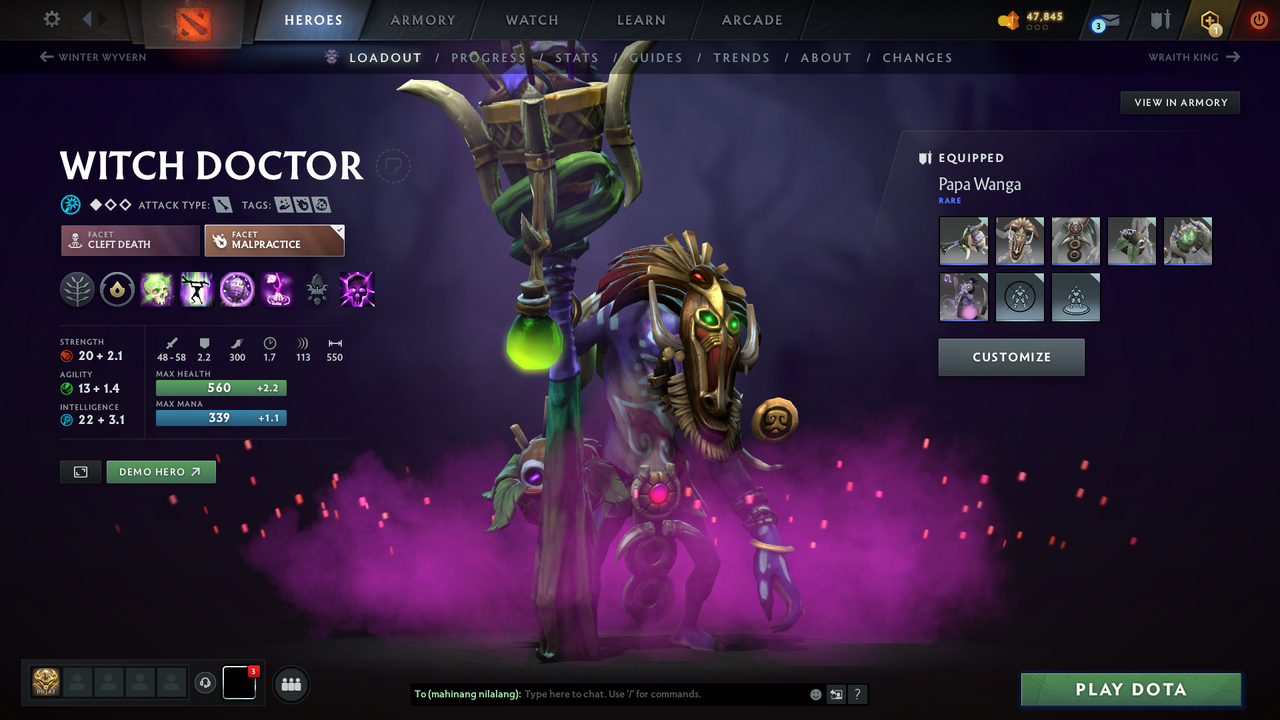The width and height of the screenshot is (1280, 720).
Task: Open the Aghanim's Scepter upgrade icon
Action: [317, 290]
